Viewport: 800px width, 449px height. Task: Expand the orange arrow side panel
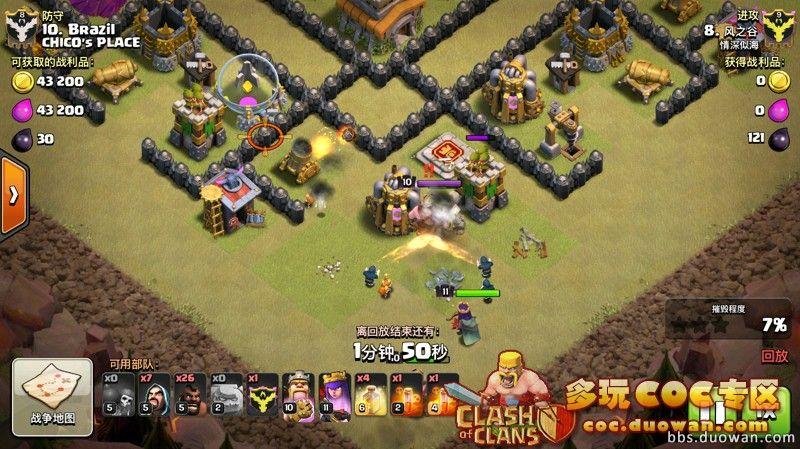click(x=13, y=194)
